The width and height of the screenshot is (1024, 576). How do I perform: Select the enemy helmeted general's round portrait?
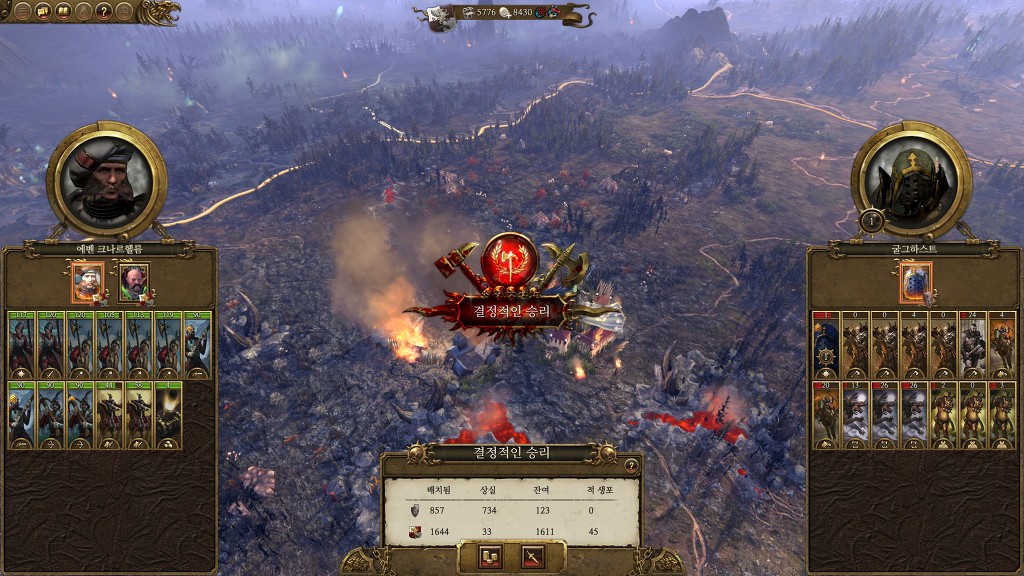click(911, 179)
